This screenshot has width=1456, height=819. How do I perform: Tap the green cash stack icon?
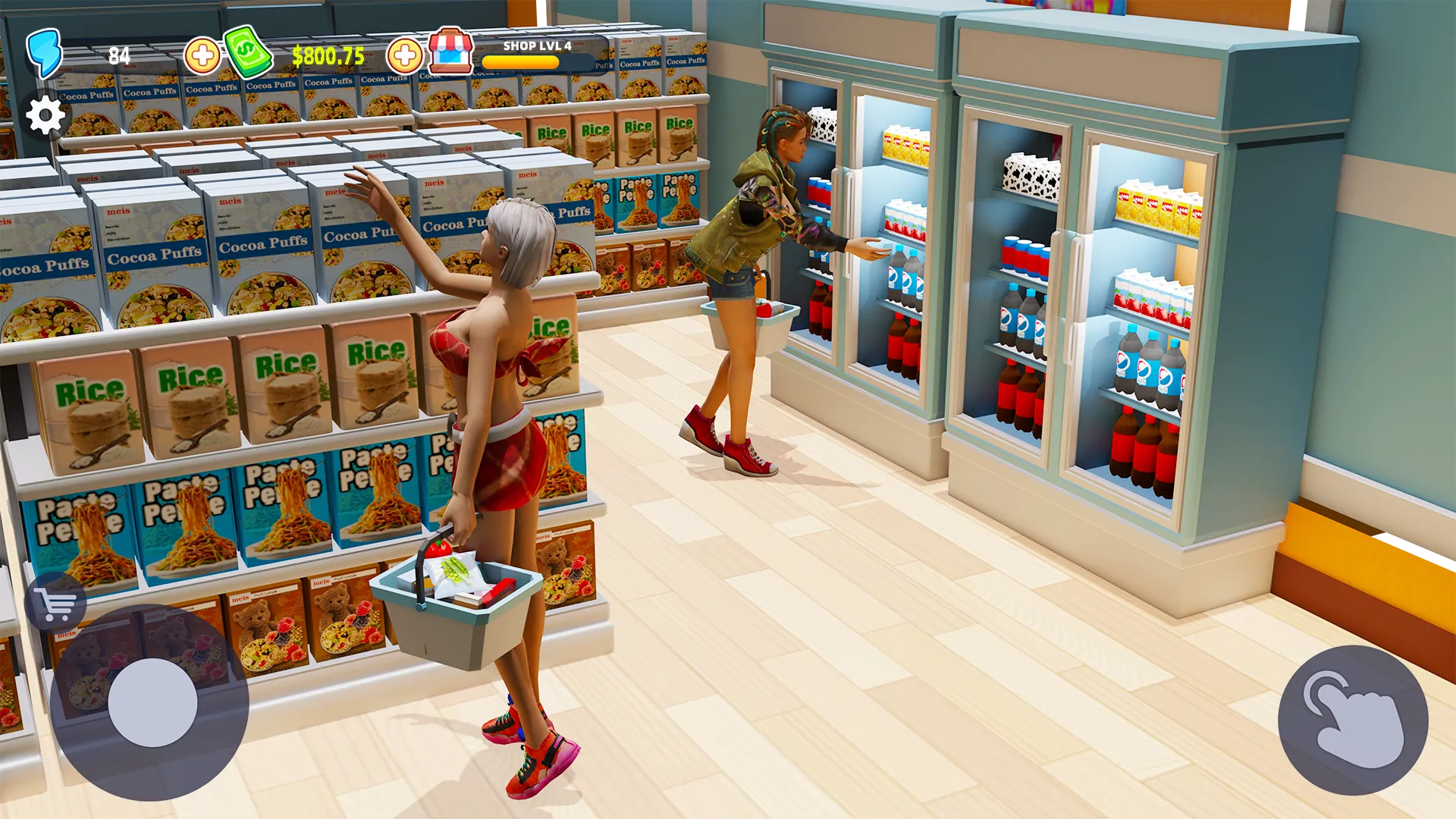tap(248, 52)
